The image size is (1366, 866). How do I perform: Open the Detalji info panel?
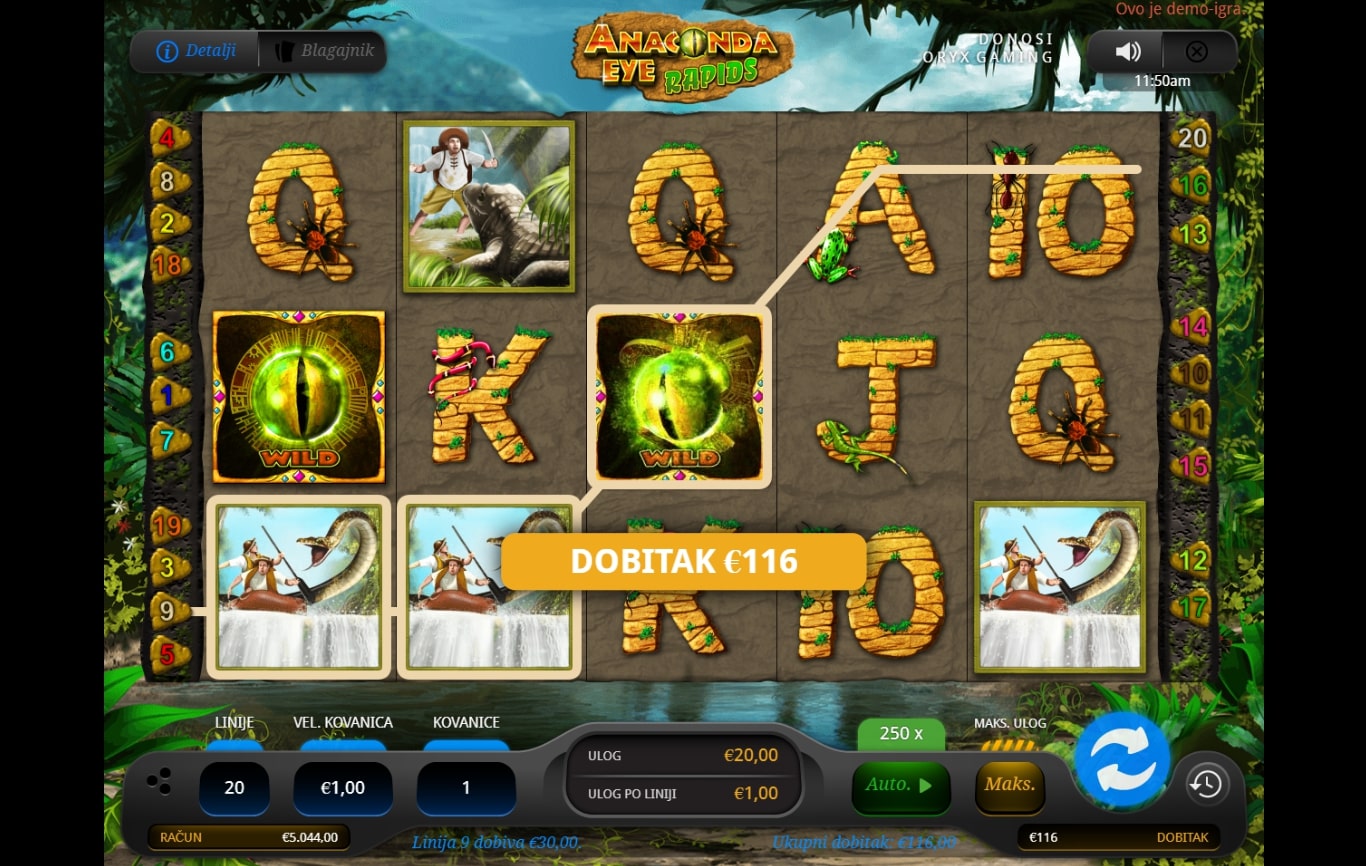(197, 51)
